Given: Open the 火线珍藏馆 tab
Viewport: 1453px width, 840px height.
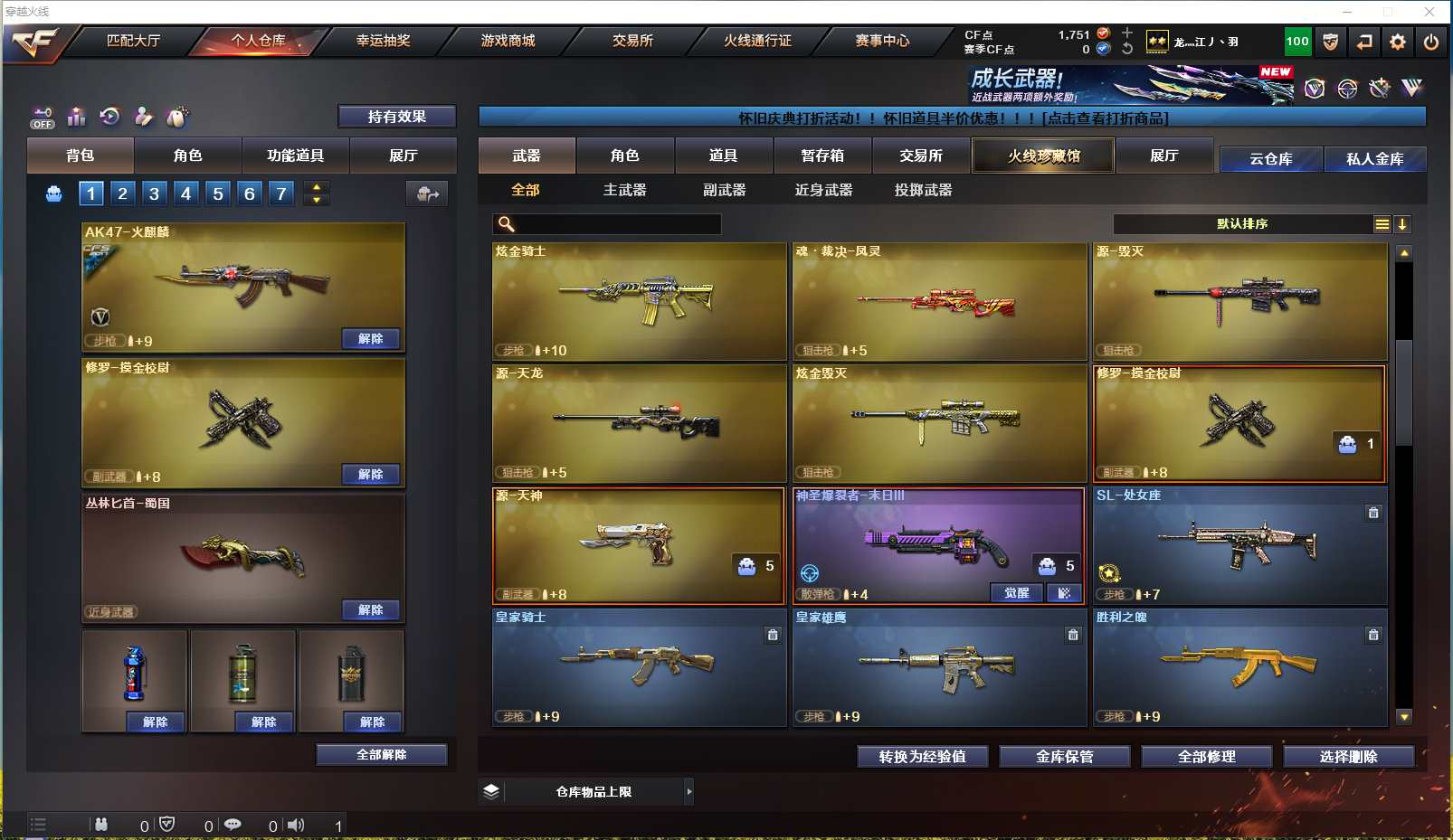Looking at the screenshot, I should coord(1043,156).
